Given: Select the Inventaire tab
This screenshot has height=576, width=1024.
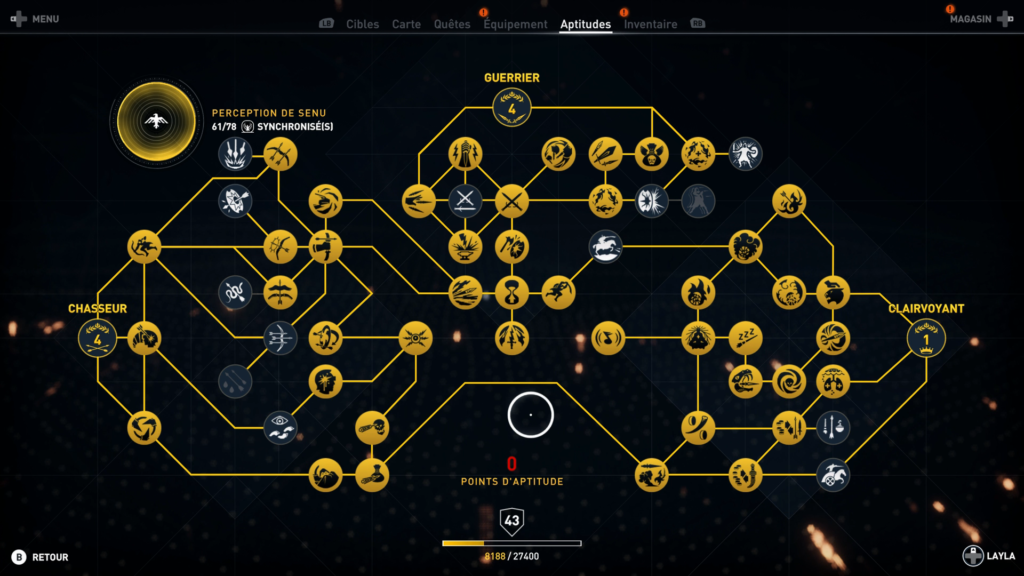Looking at the screenshot, I should (x=650, y=24).
